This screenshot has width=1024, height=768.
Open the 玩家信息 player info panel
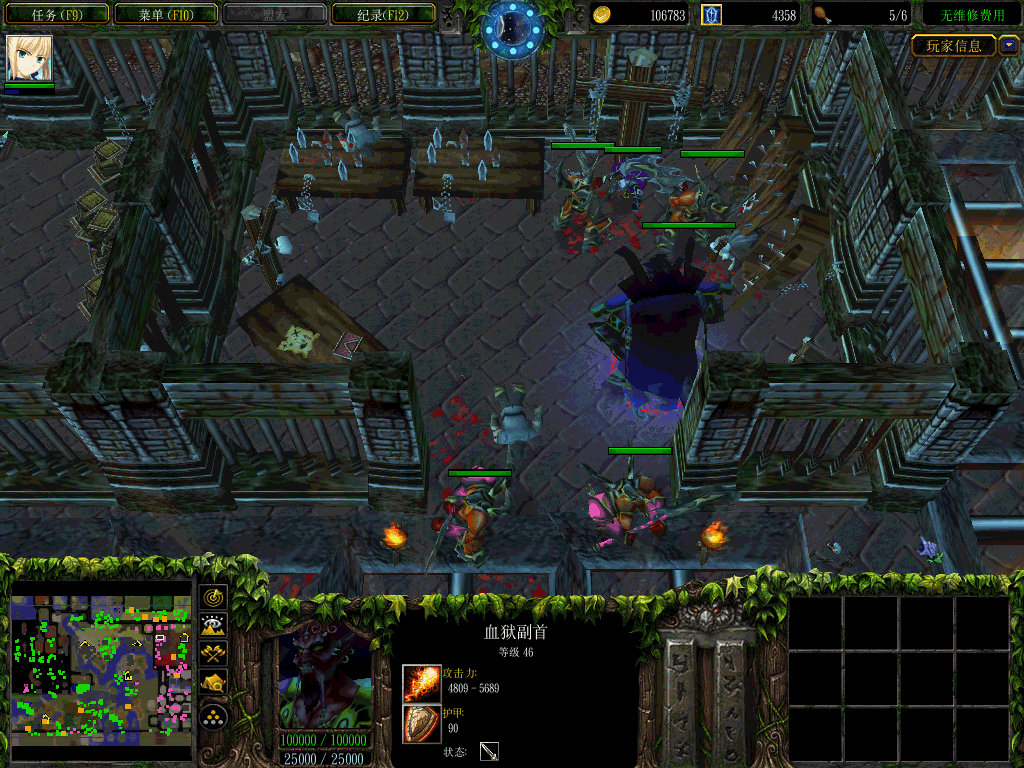pos(954,45)
